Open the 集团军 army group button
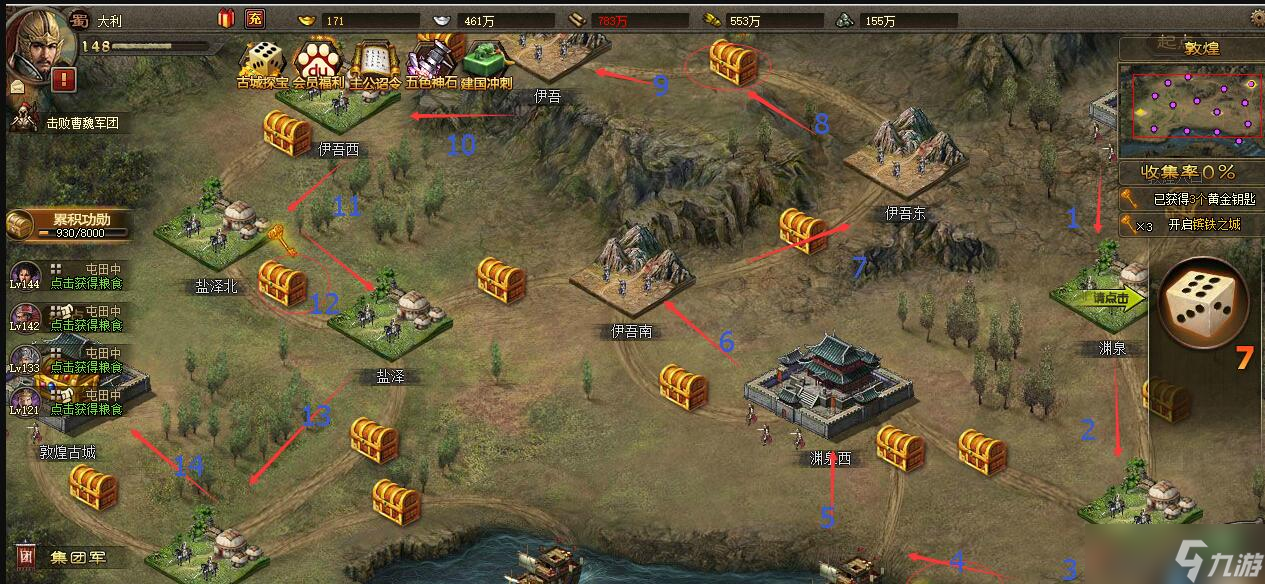1265x584 pixels. [x=66, y=557]
